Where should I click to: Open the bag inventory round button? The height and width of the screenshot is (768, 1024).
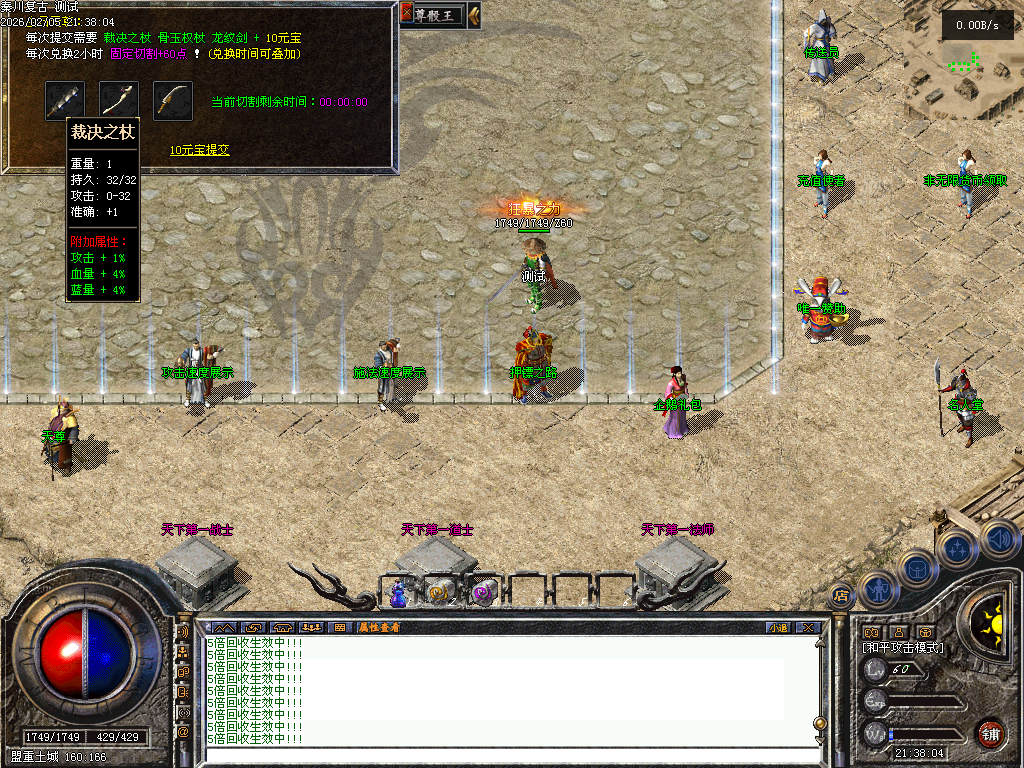(916, 567)
